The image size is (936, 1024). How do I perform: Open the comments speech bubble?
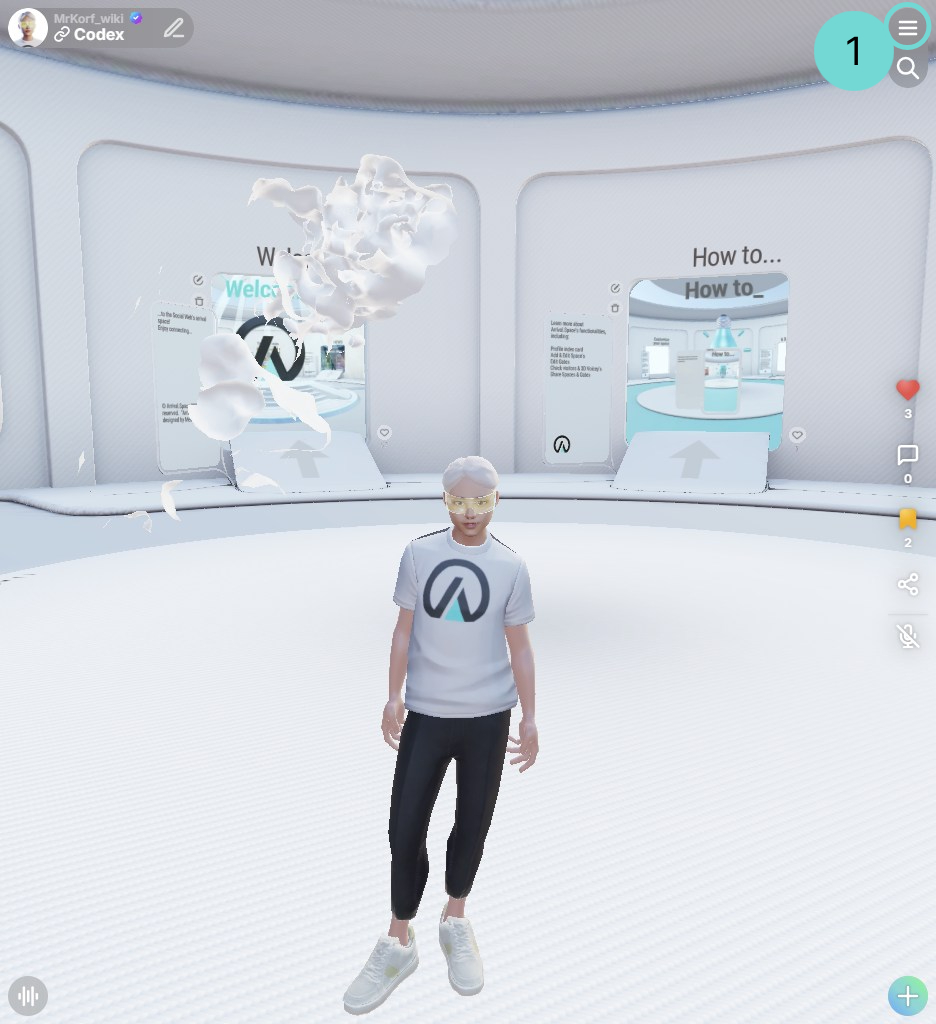pyautogui.click(x=908, y=456)
